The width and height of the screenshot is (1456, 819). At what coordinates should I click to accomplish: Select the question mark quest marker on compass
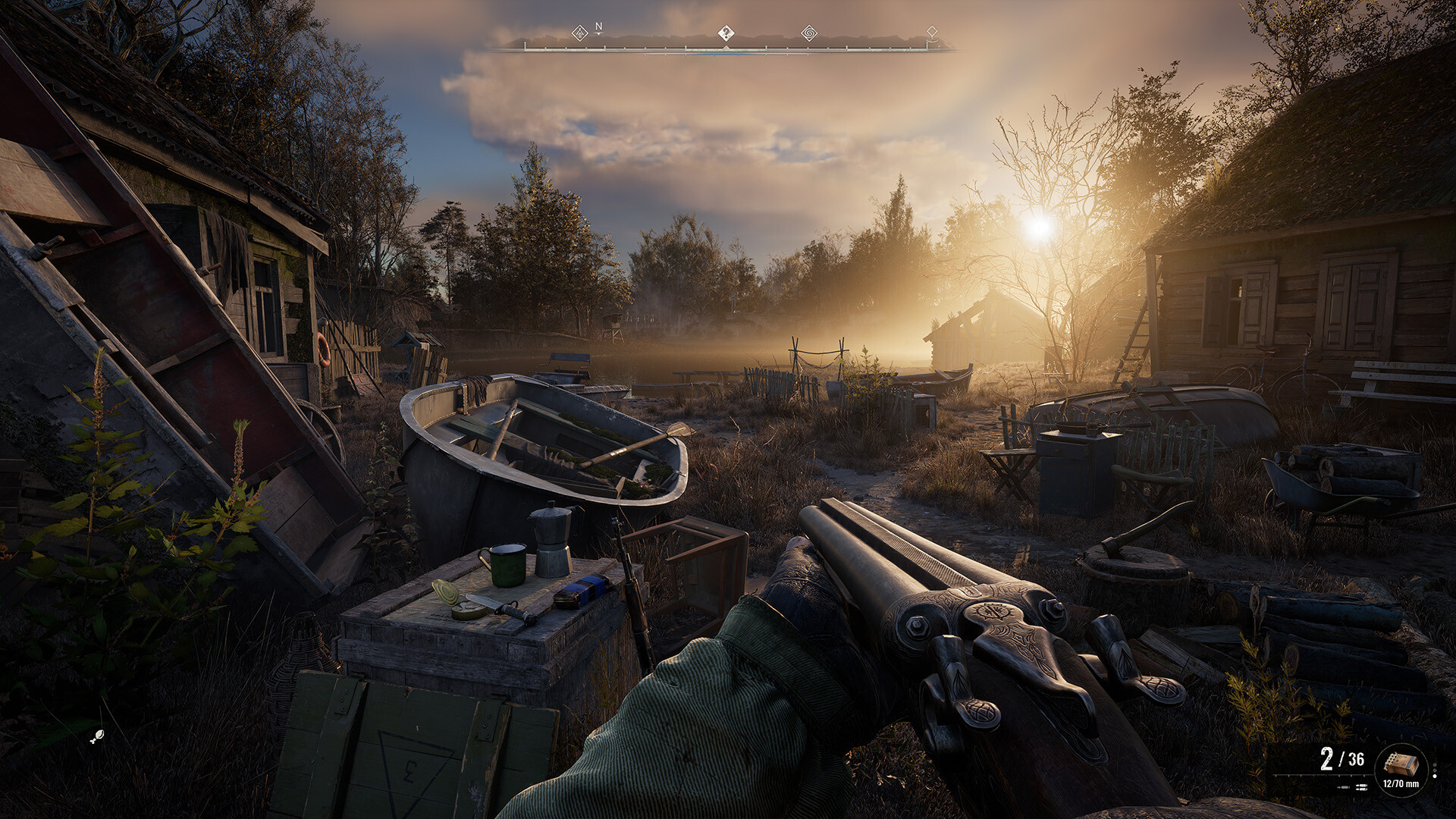pyautogui.click(x=726, y=33)
